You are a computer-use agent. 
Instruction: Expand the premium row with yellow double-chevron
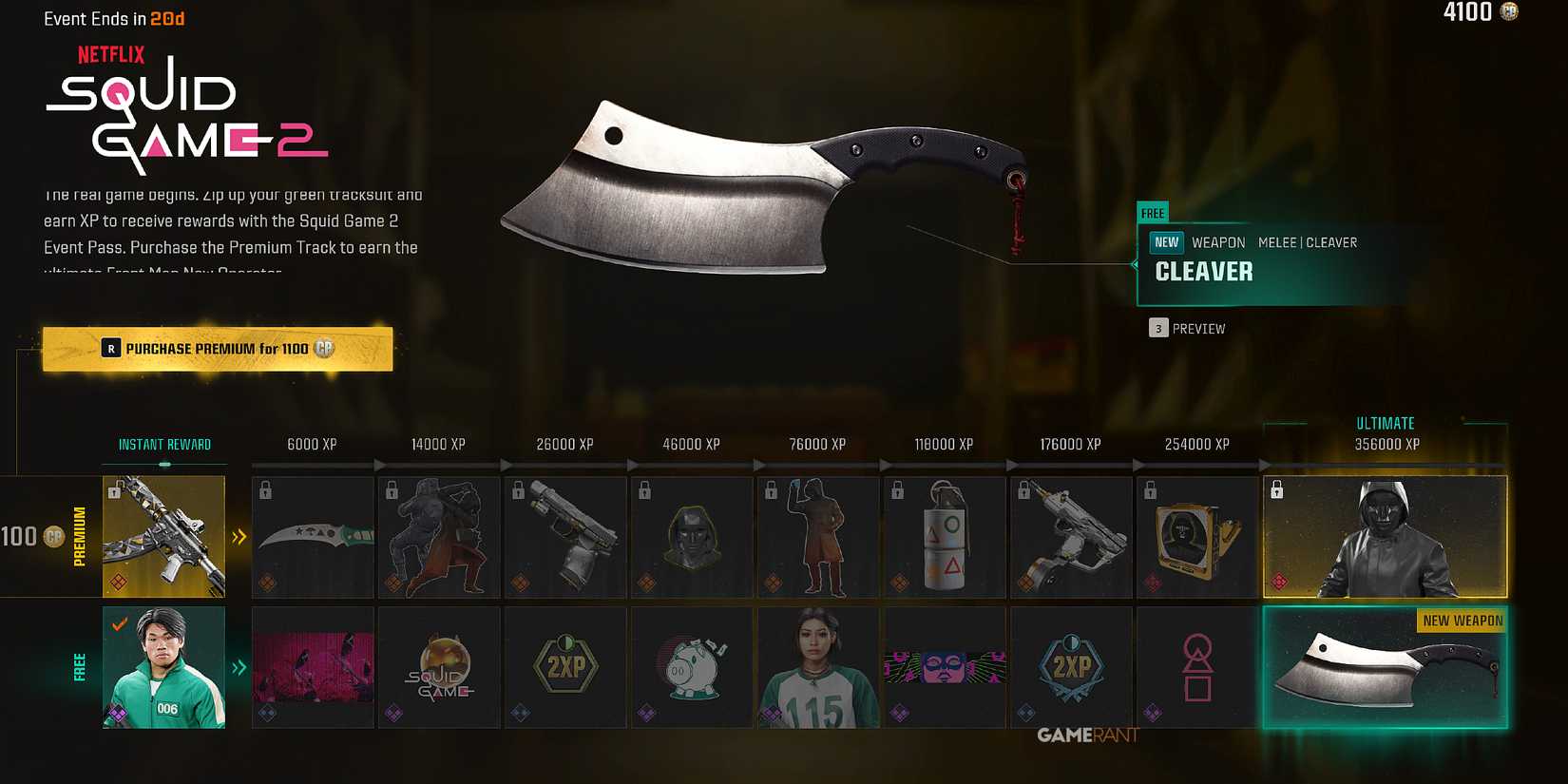pos(239,537)
